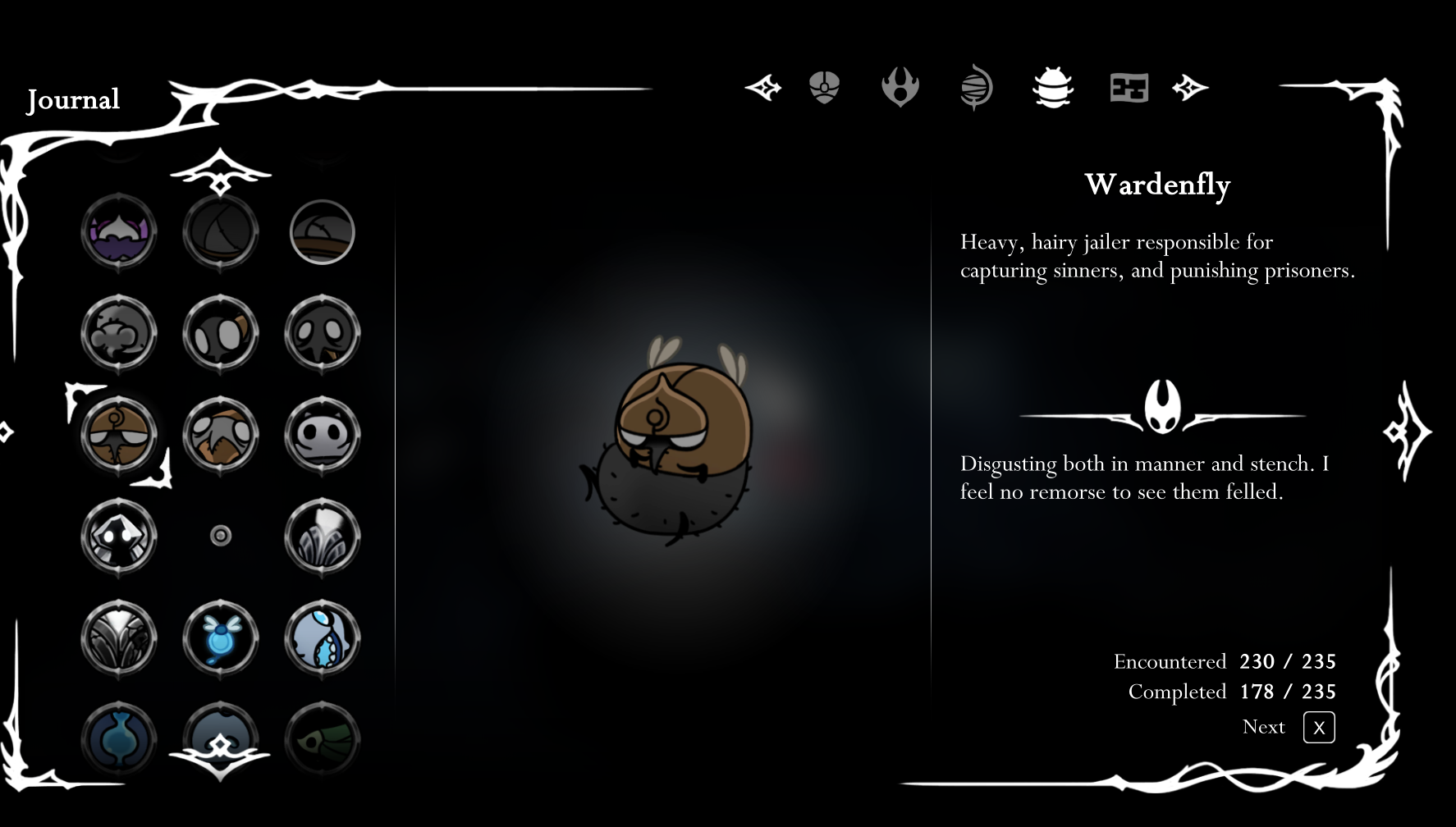Choose the white skull bug entry
Viewport: 1456px width, 827px height.
322,435
